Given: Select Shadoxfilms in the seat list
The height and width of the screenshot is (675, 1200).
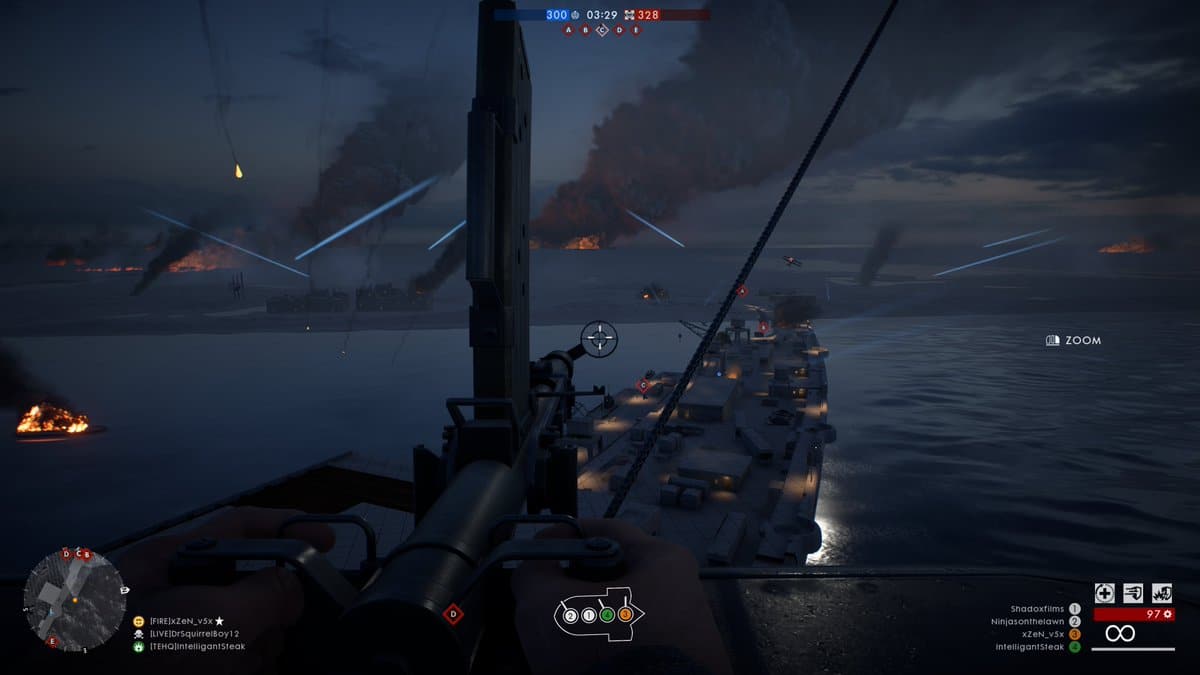Looking at the screenshot, I should tap(1039, 608).
